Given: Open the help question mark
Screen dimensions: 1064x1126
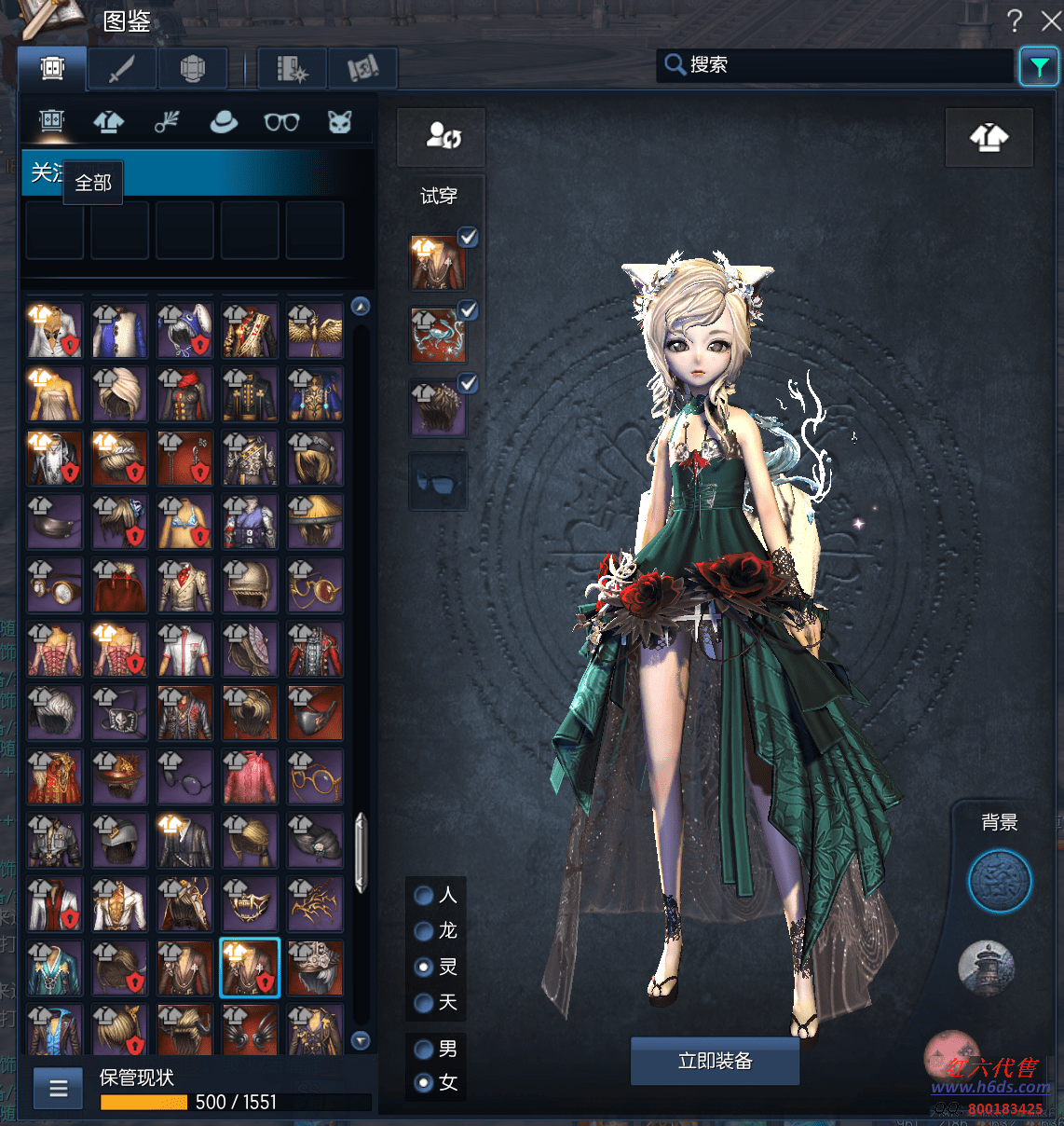Looking at the screenshot, I should [x=1015, y=21].
